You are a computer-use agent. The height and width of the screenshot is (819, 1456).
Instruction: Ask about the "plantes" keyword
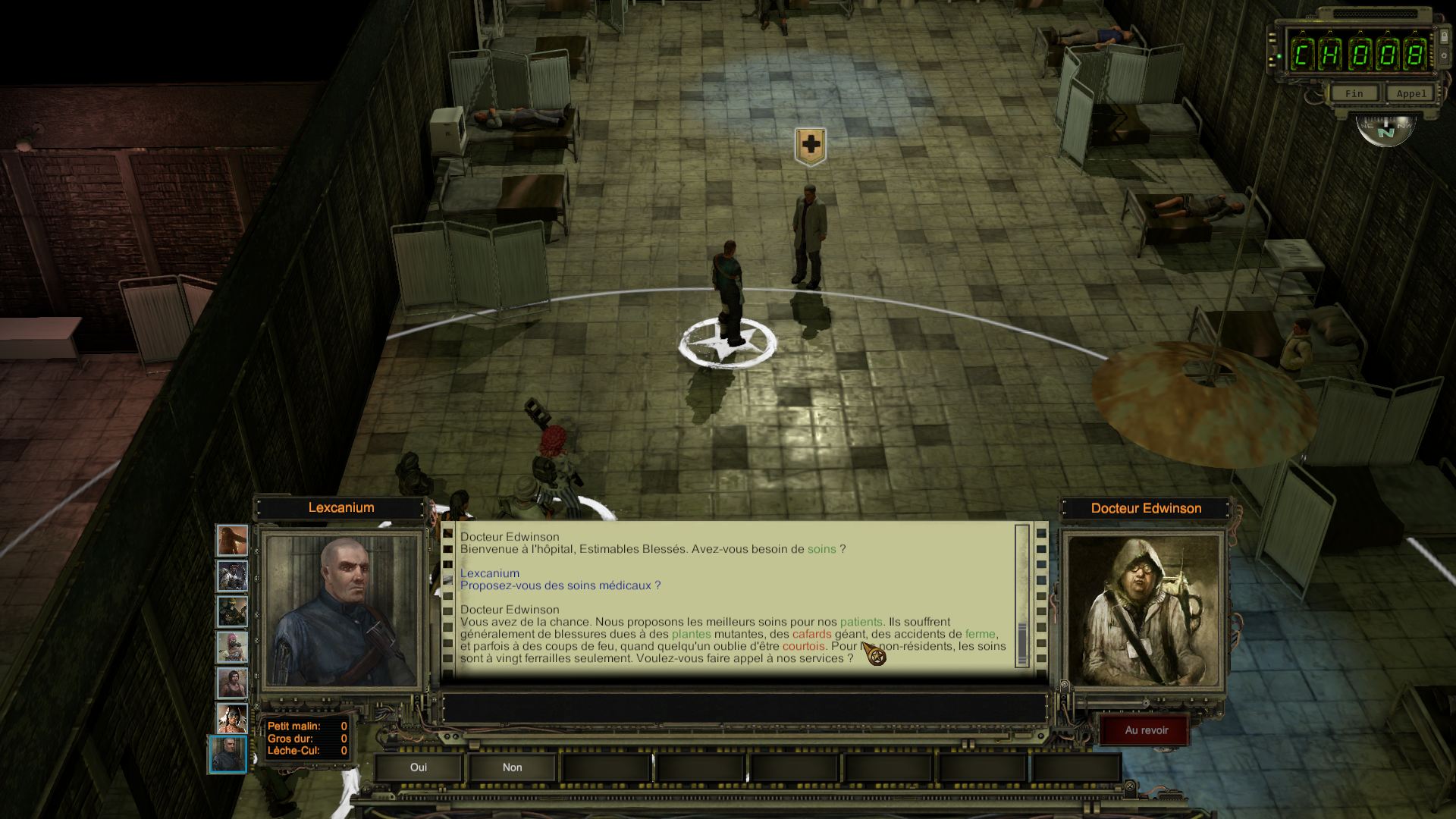[x=691, y=634]
